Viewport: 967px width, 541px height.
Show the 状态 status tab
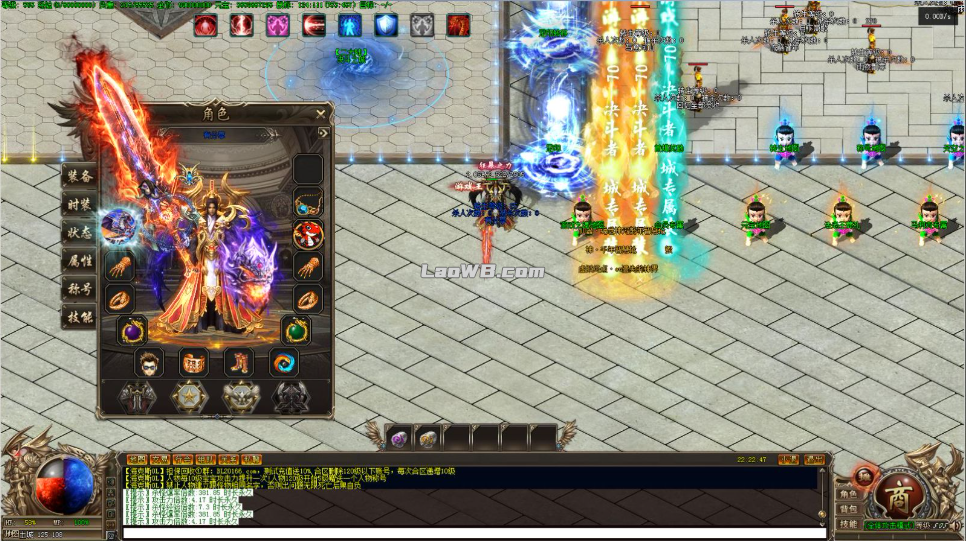[80, 232]
